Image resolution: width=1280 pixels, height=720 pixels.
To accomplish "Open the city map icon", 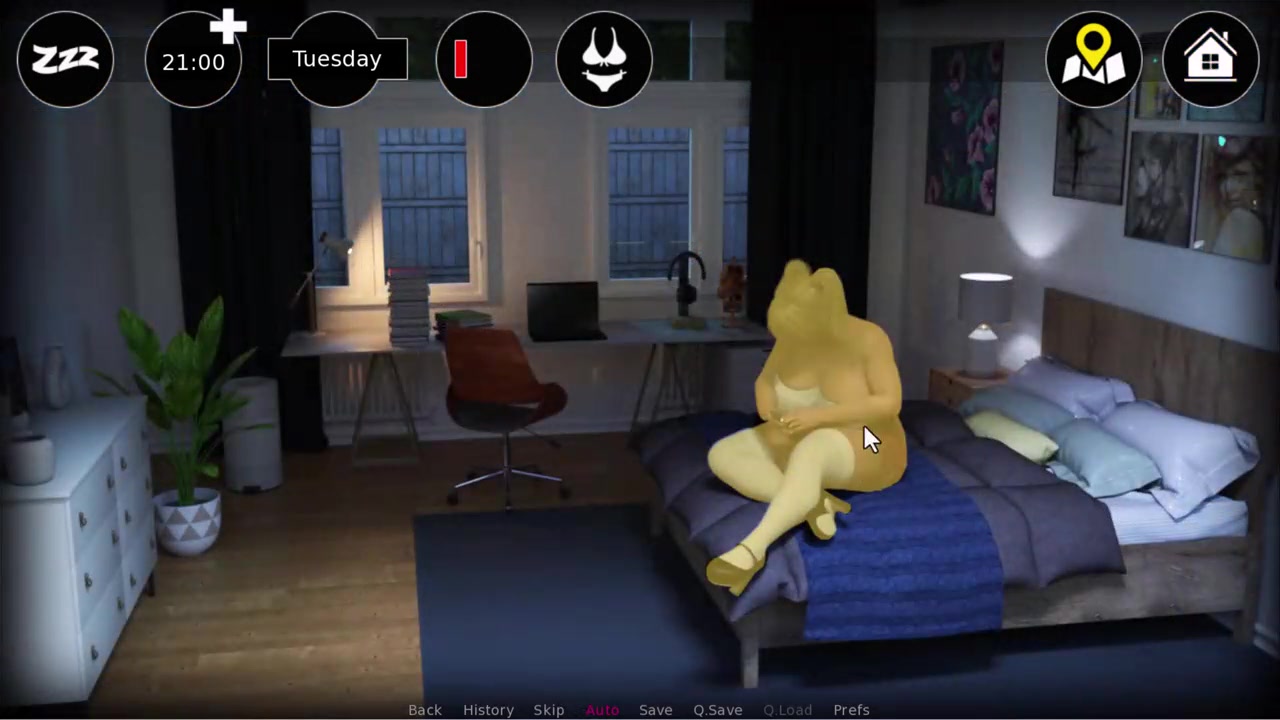I will pos(1093,60).
